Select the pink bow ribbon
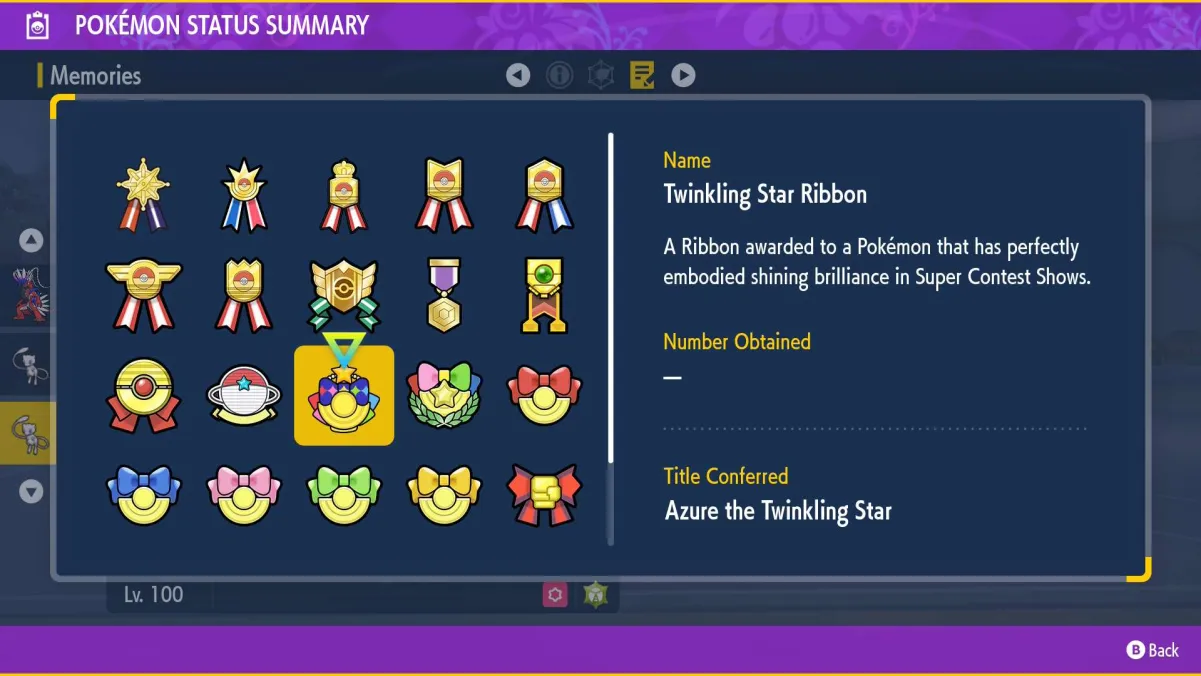Screen dimensions: 1201x676 [244, 495]
